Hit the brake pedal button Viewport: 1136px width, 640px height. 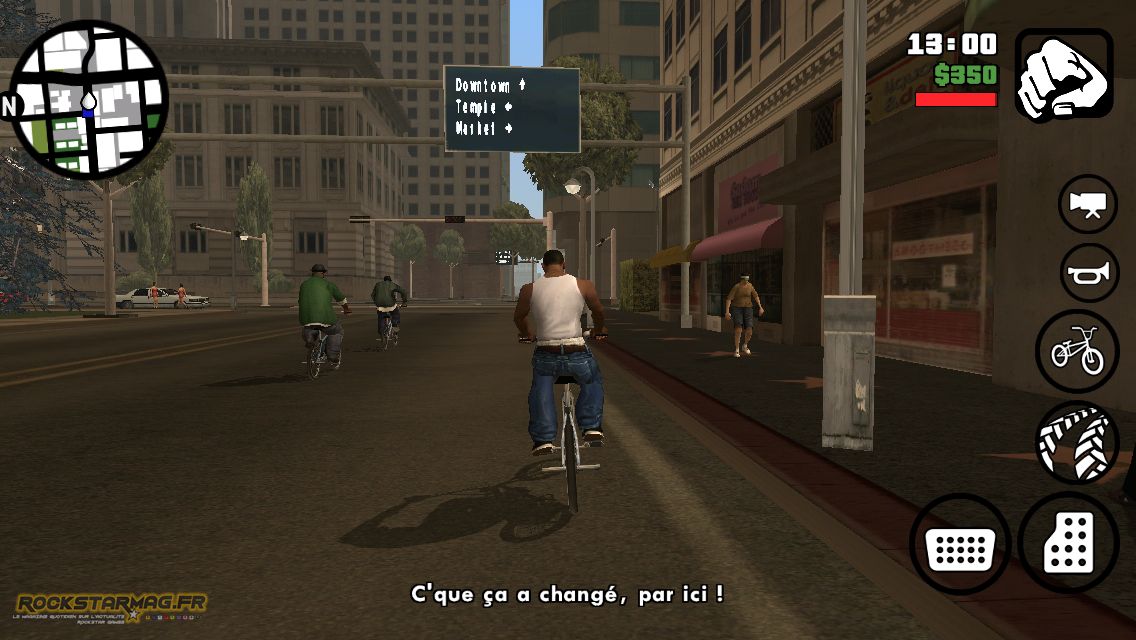(960, 544)
